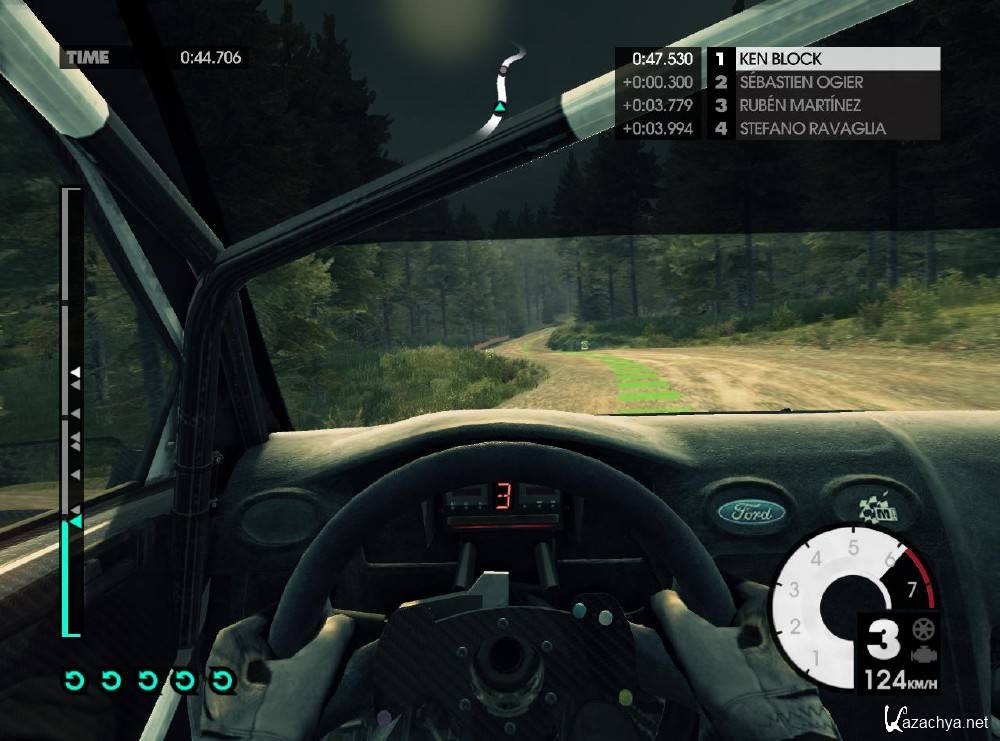Image resolution: width=1000 pixels, height=741 pixels.
Task: Click Stefano Ravaglia's leaderboard entry
Action: pos(823,128)
